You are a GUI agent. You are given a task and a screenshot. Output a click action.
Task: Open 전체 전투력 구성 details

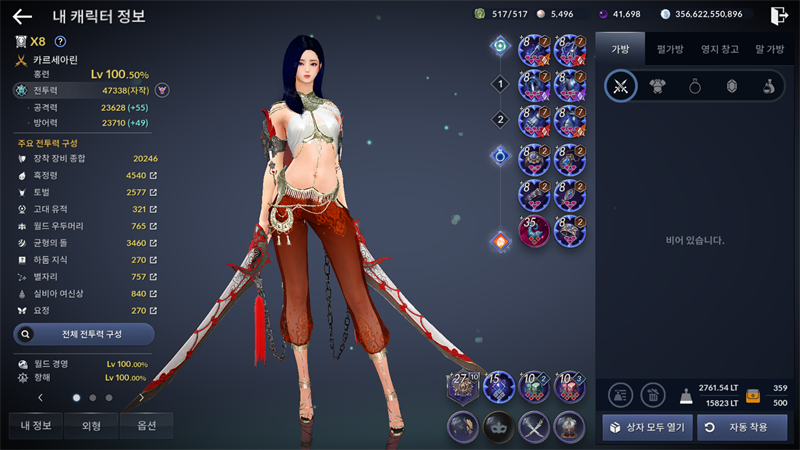click(x=84, y=333)
